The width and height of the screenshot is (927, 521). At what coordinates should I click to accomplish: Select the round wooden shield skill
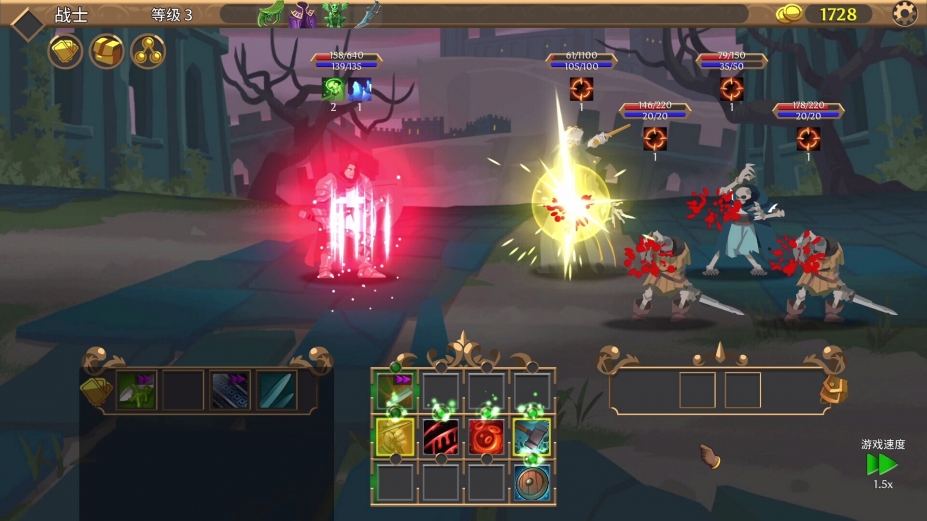[532, 481]
